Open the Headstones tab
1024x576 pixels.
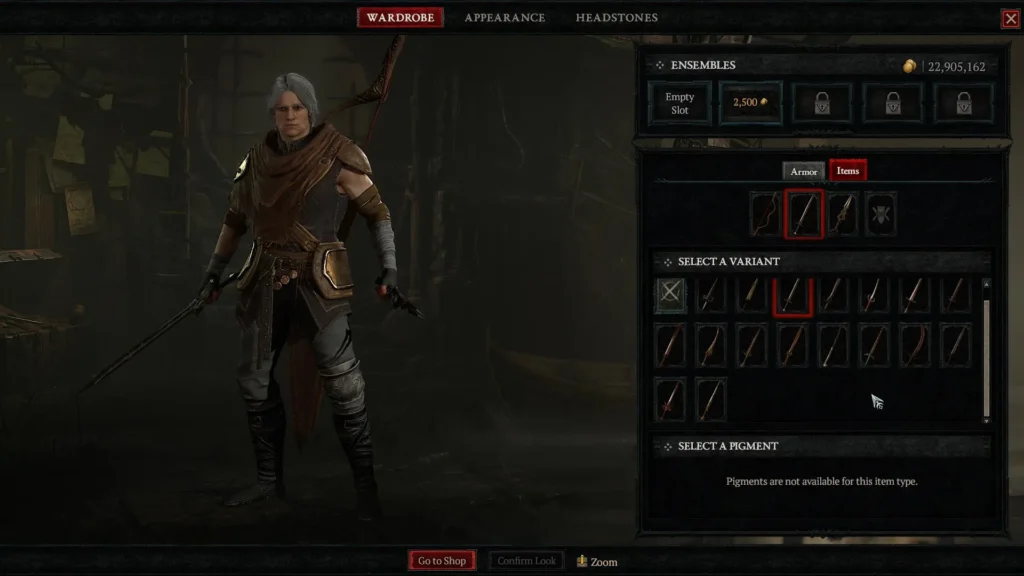616,18
